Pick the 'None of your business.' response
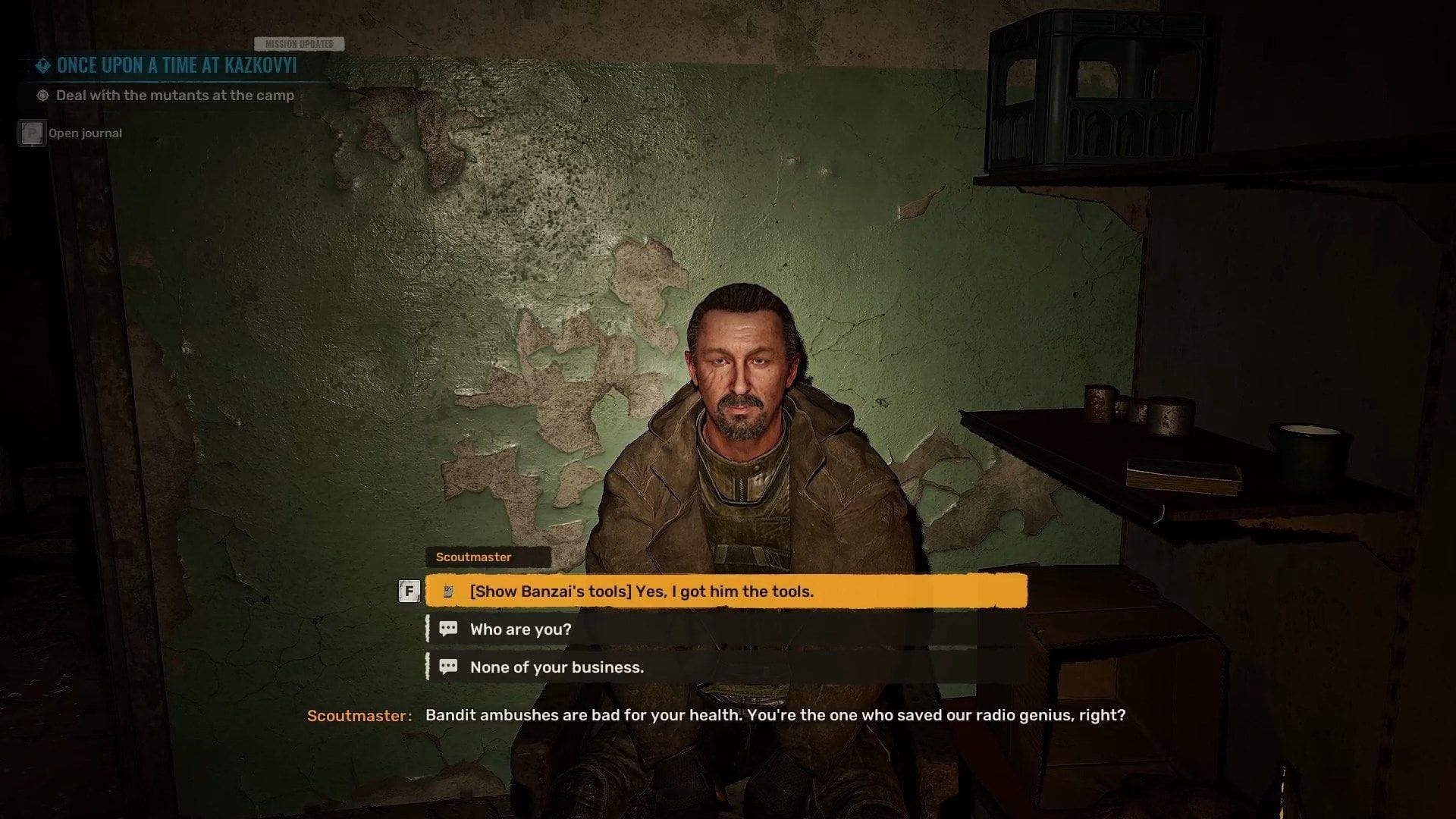 coord(555,667)
